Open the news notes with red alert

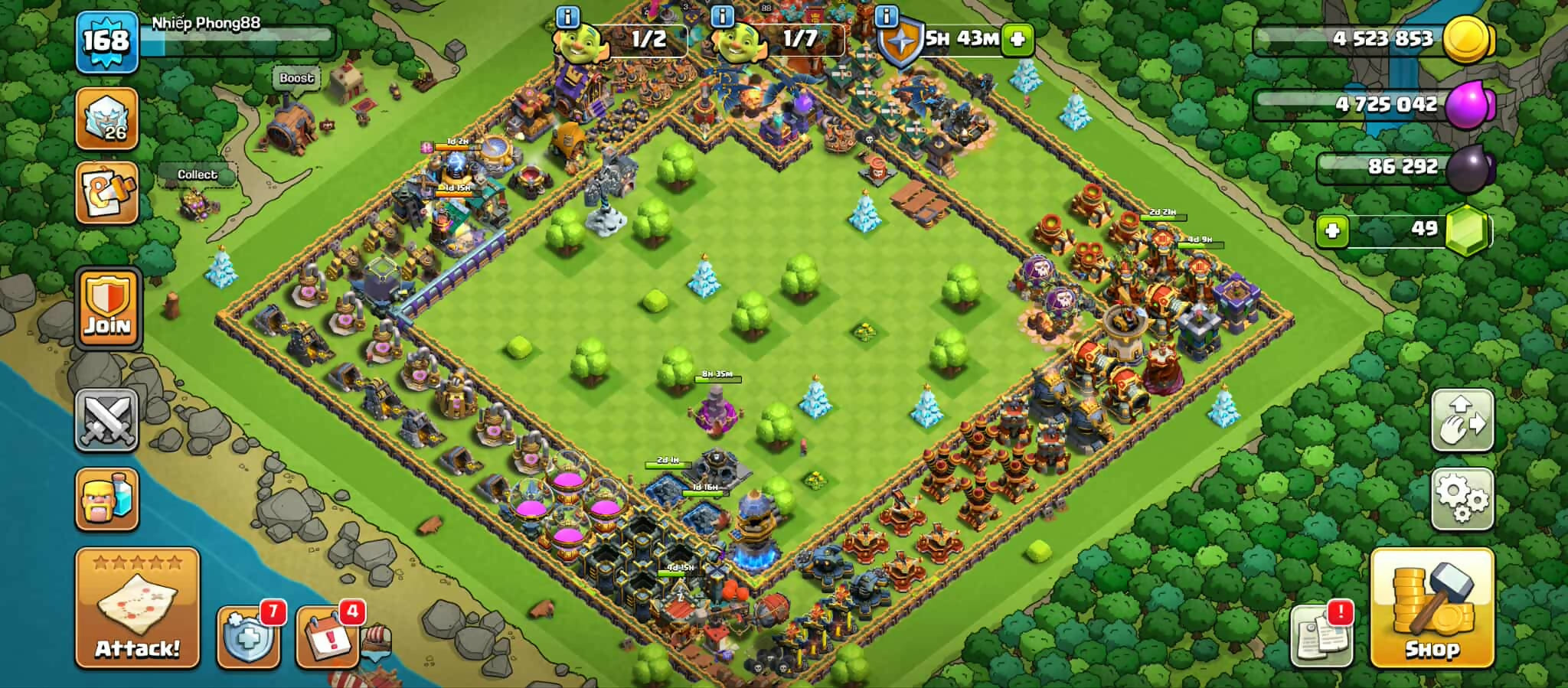(1321, 634)
